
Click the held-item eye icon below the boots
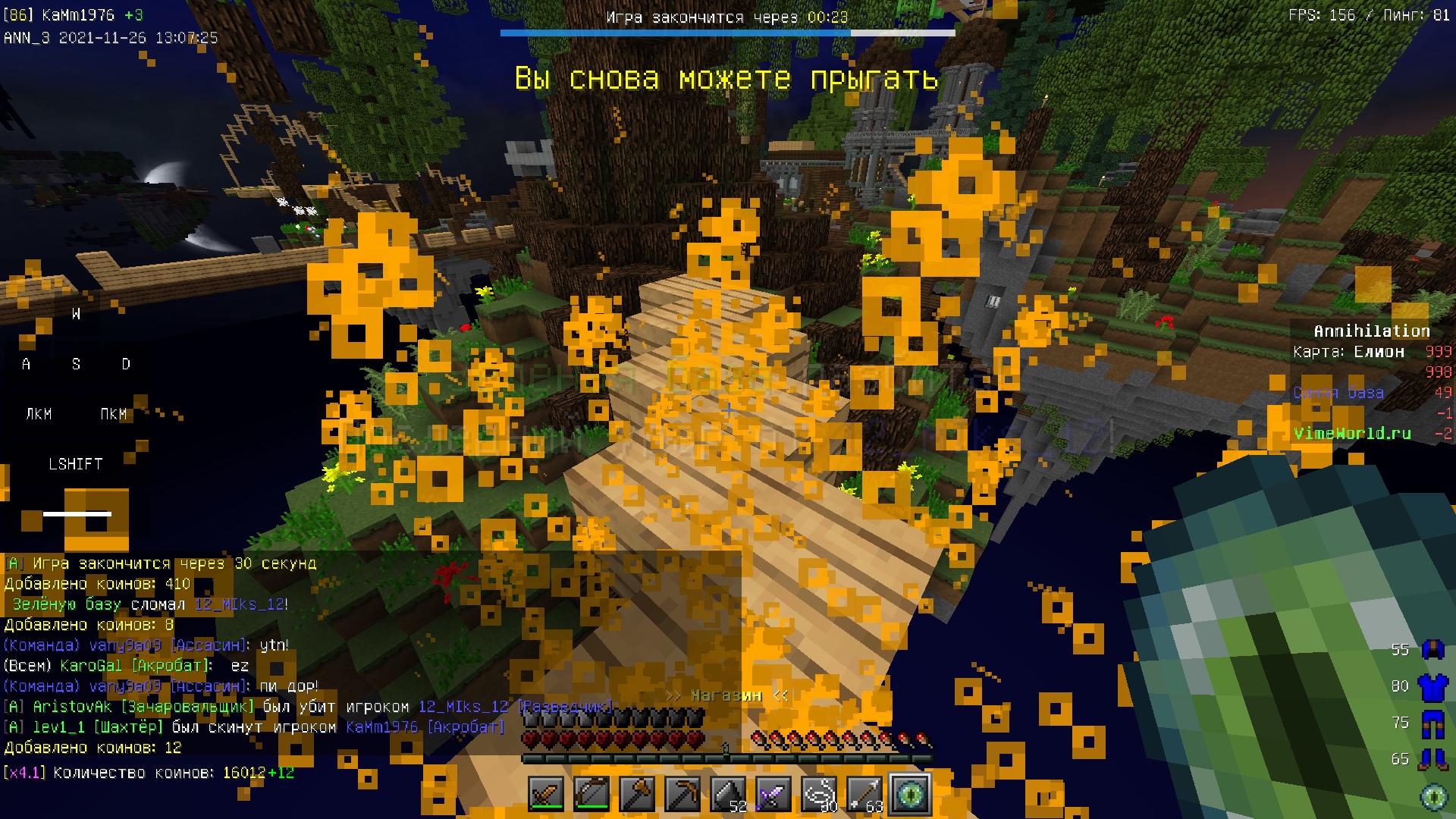[1432, 795]
